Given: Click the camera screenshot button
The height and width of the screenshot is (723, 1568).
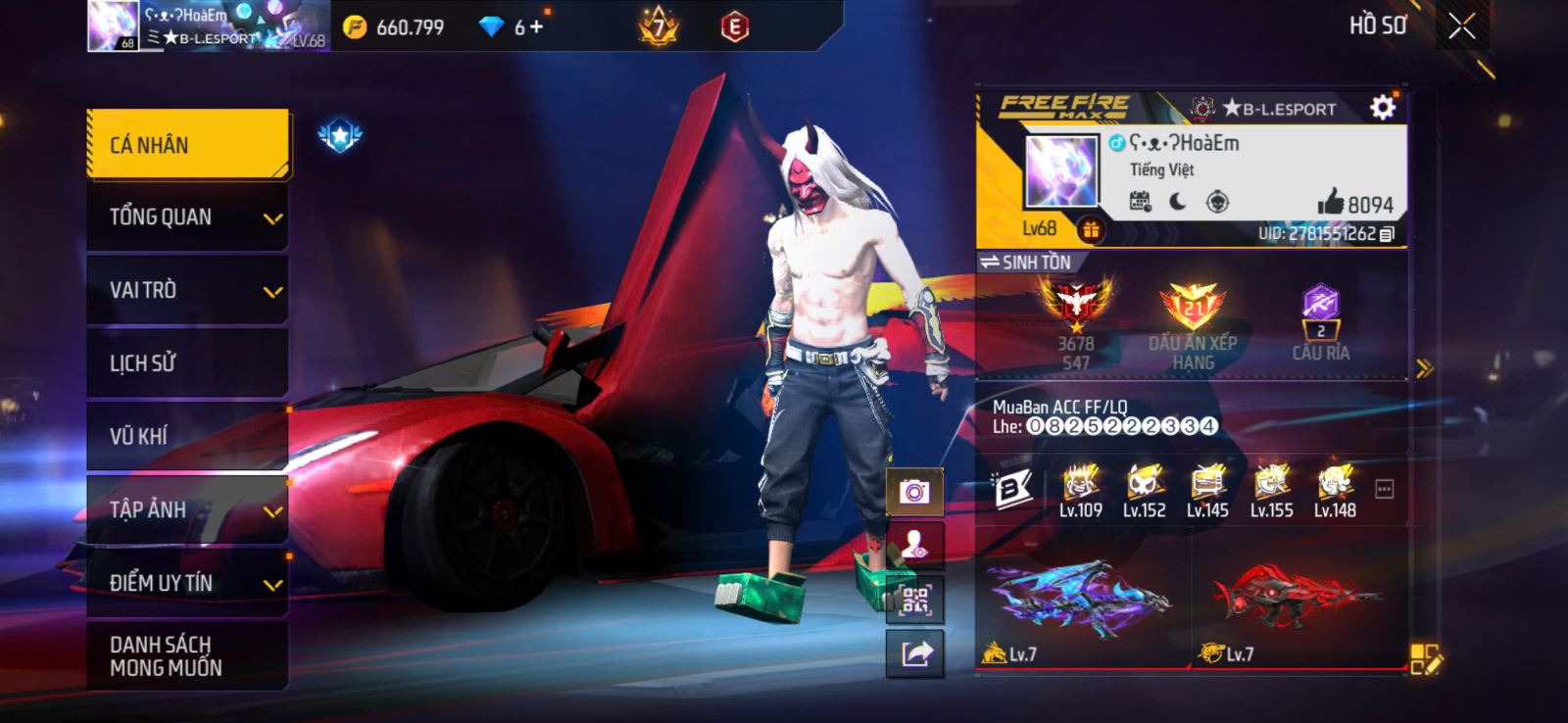Looking at the screenshot, I should point(914,491).
